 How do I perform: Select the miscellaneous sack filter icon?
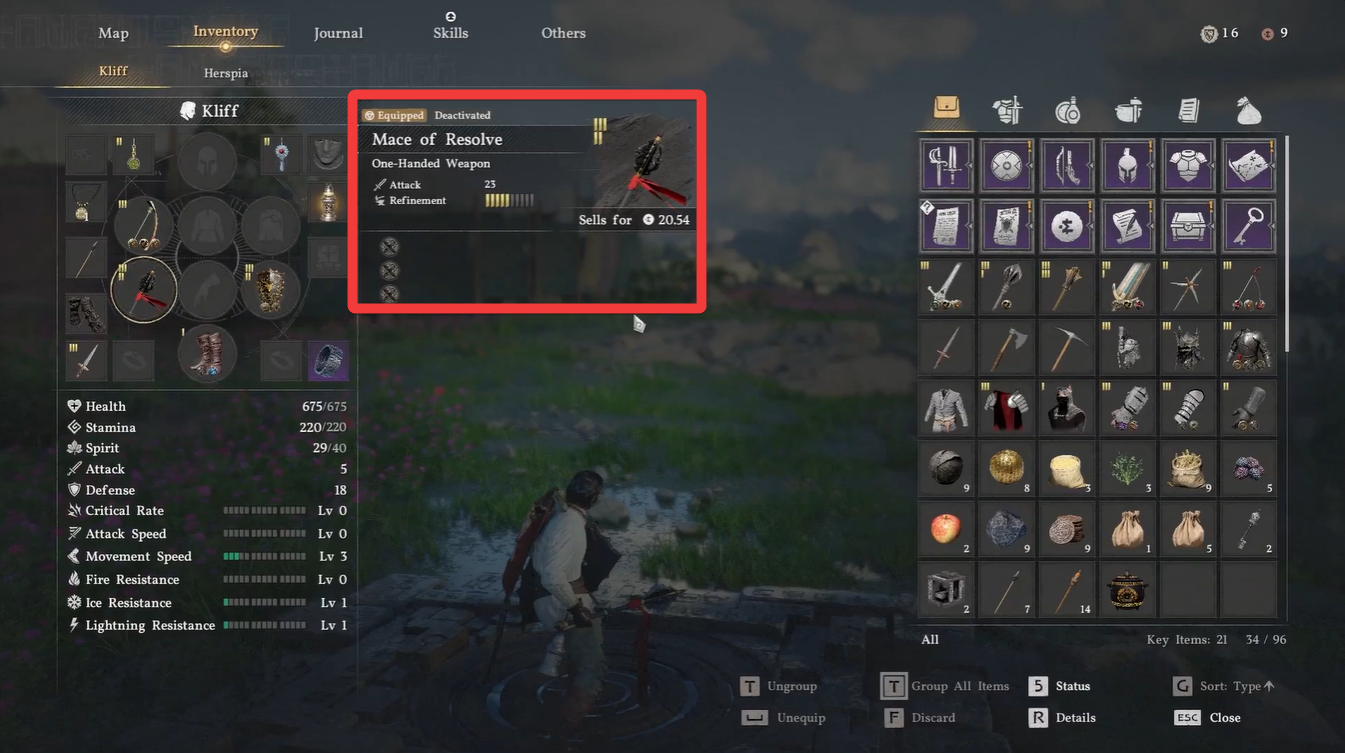1248,110
